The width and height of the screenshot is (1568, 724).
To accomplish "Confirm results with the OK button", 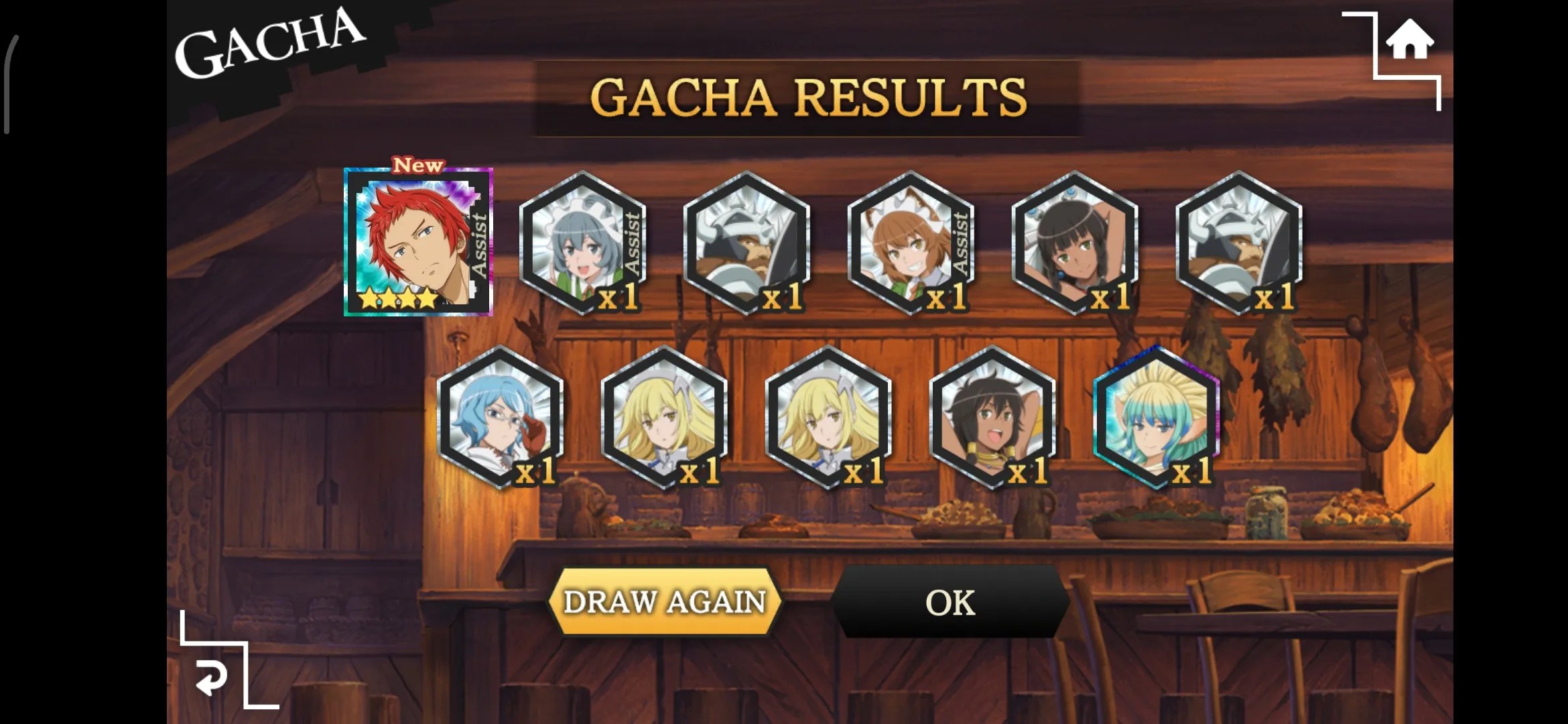I will coord(950,601).
